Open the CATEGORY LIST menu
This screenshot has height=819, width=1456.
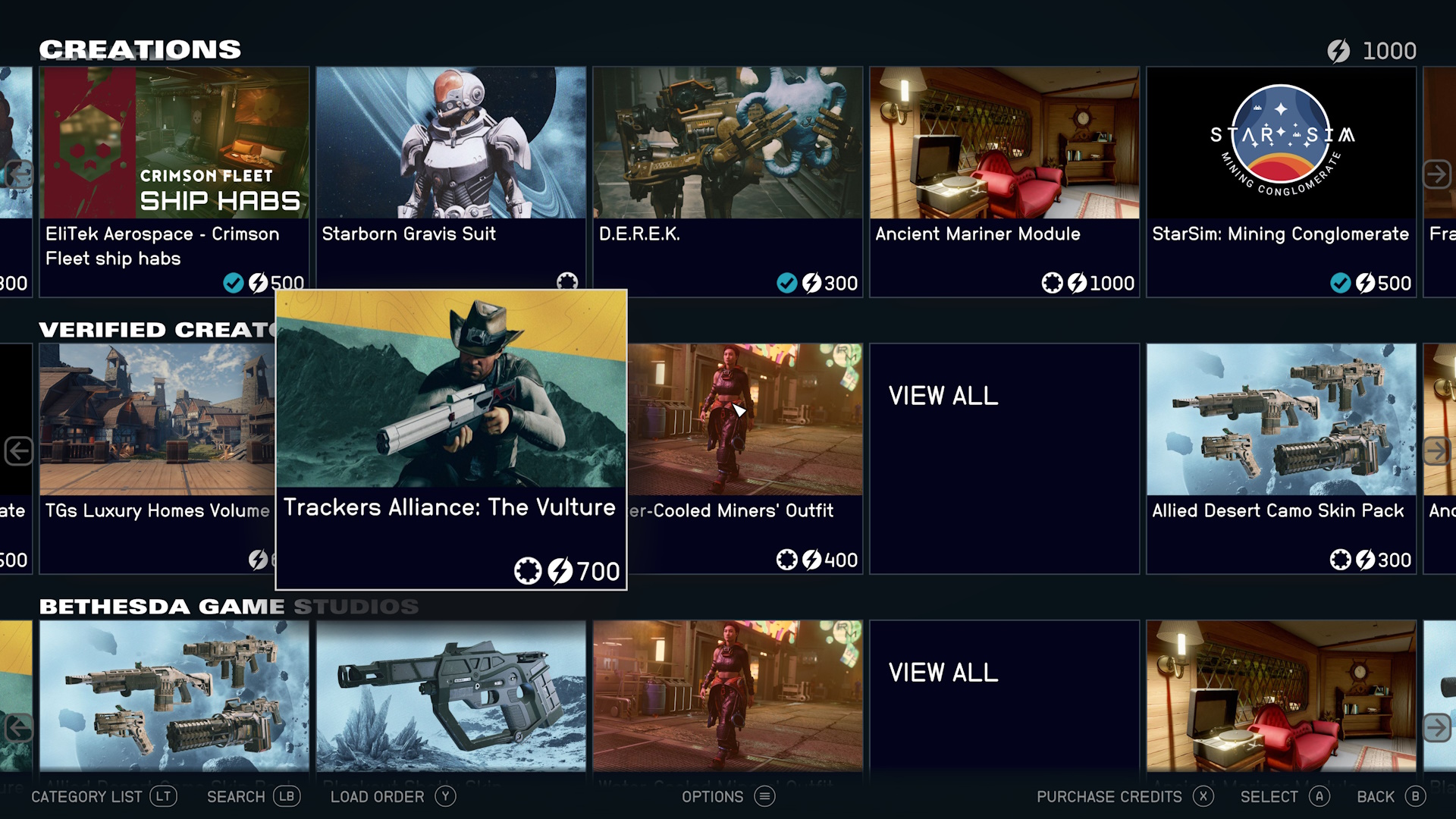click(87, 796)
